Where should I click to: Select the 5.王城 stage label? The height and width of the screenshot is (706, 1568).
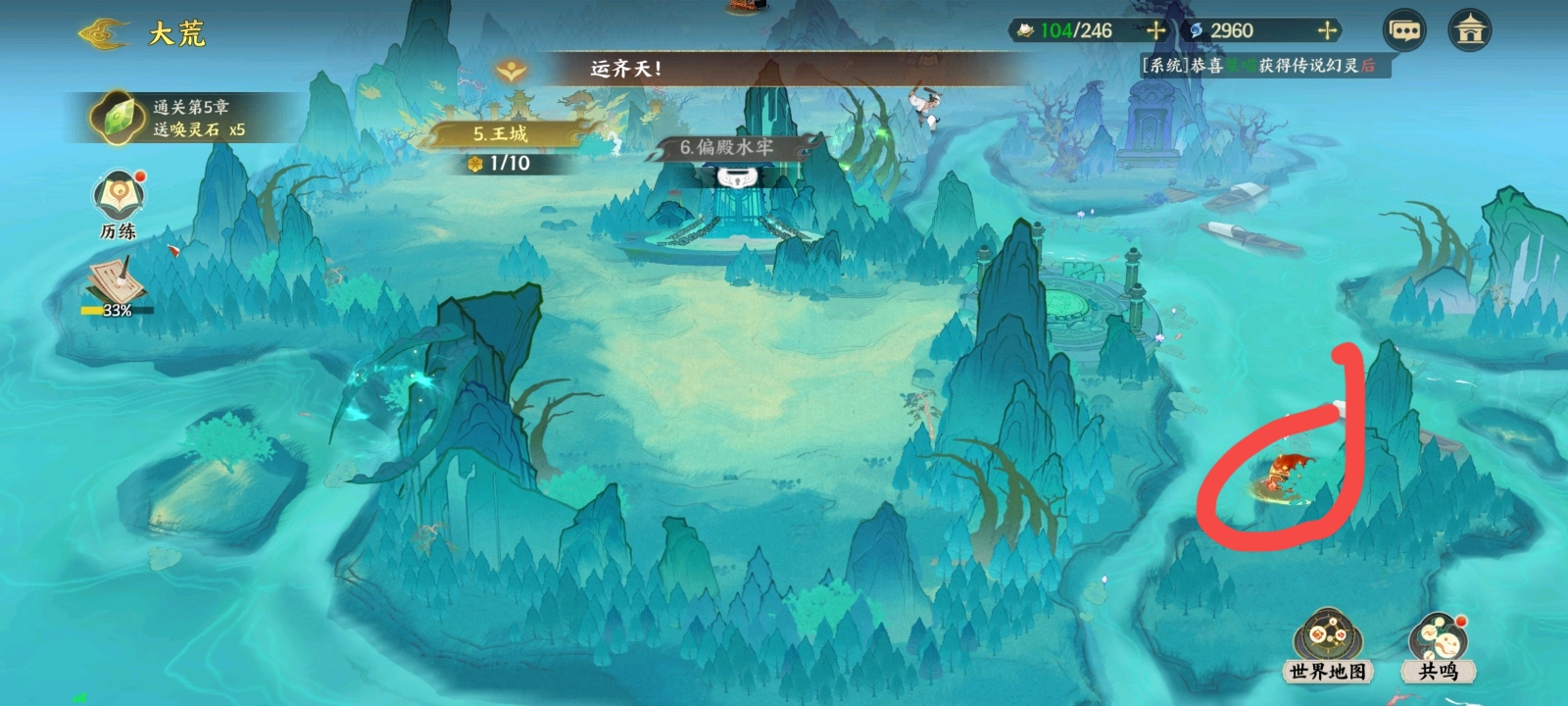coord(501,133)
